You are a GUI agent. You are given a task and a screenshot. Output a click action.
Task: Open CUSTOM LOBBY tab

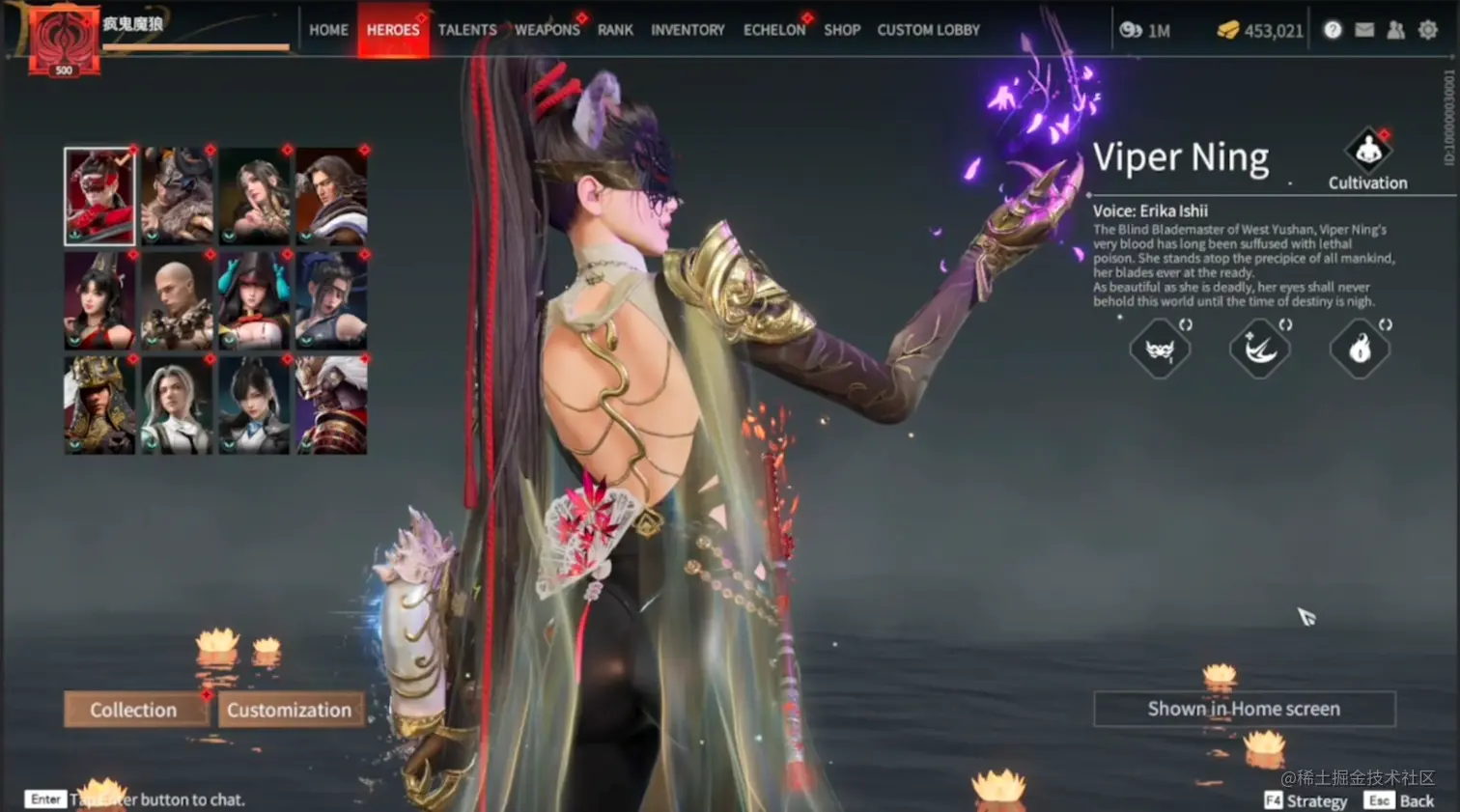coord(928,30)
